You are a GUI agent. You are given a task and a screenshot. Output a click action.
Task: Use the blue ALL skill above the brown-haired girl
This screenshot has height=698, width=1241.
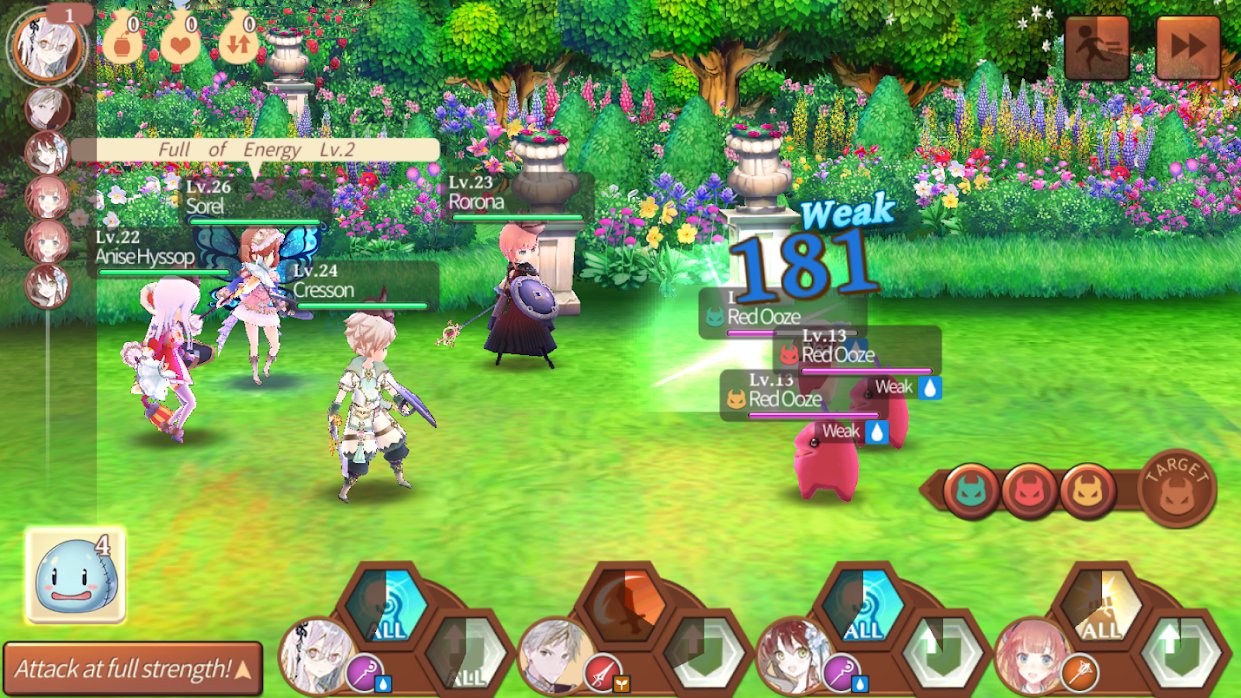[862, 602]
